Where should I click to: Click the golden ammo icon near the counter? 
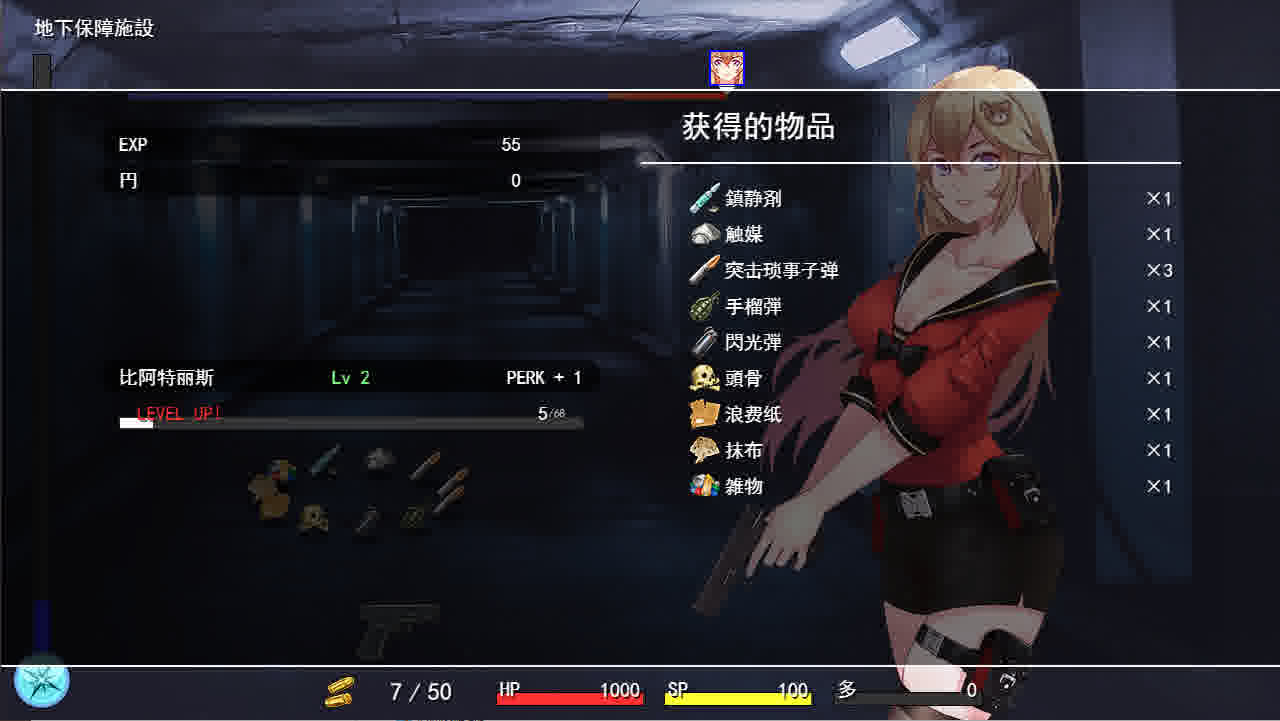337,690
